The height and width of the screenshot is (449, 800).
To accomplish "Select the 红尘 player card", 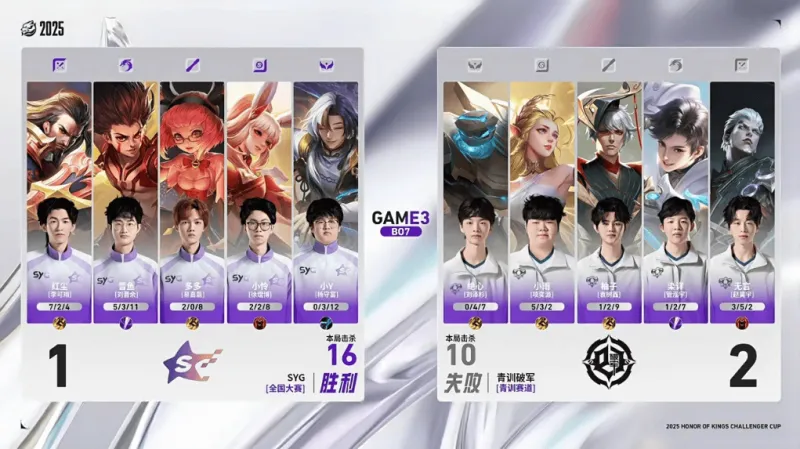I will pos(59,200).
